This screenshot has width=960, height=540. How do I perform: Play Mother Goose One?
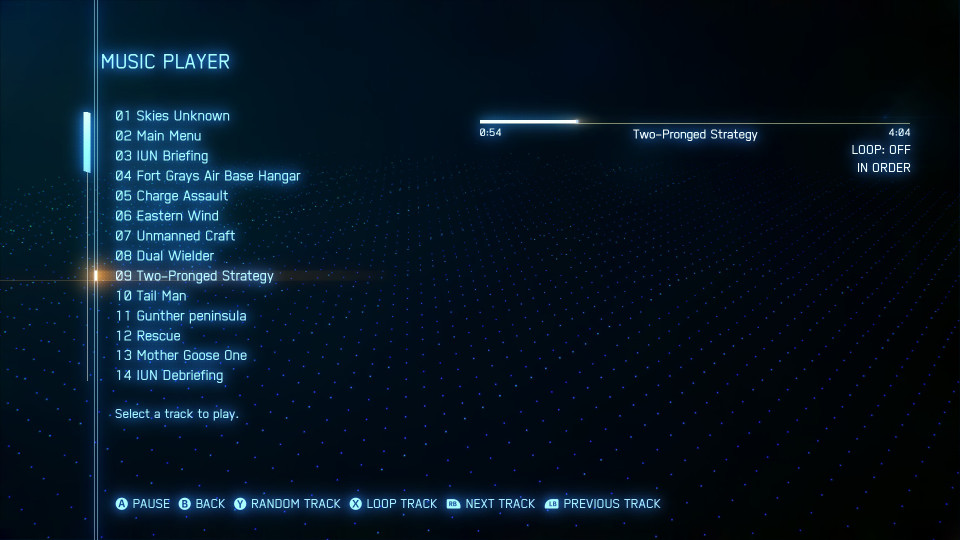(180, 356)
